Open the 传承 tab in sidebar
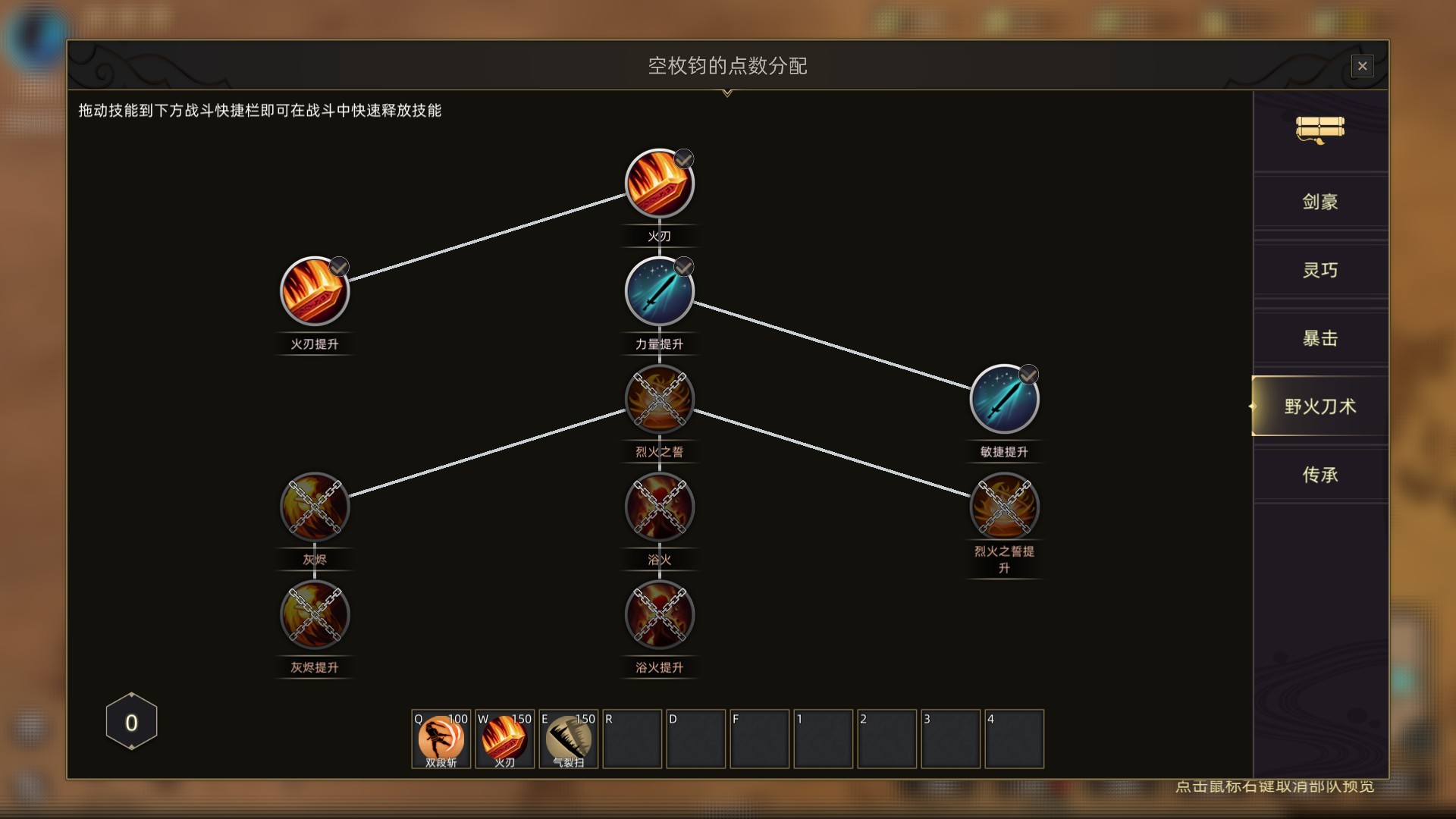1456x819 pixels. pyautogui.click(x=1319, y=475)
